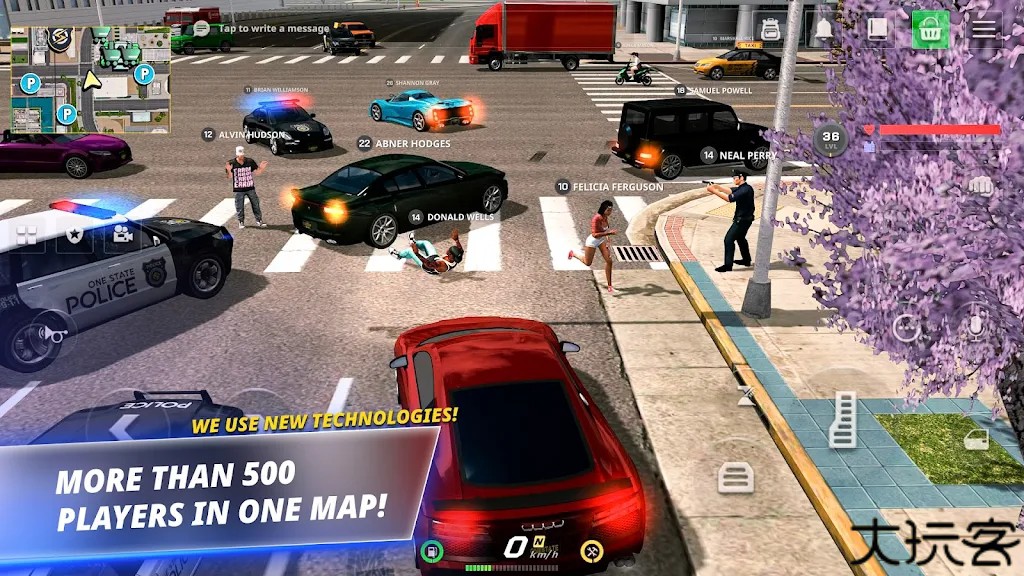Open the hamburger main menu
The image size is (1024, 576).
point(984,29)
